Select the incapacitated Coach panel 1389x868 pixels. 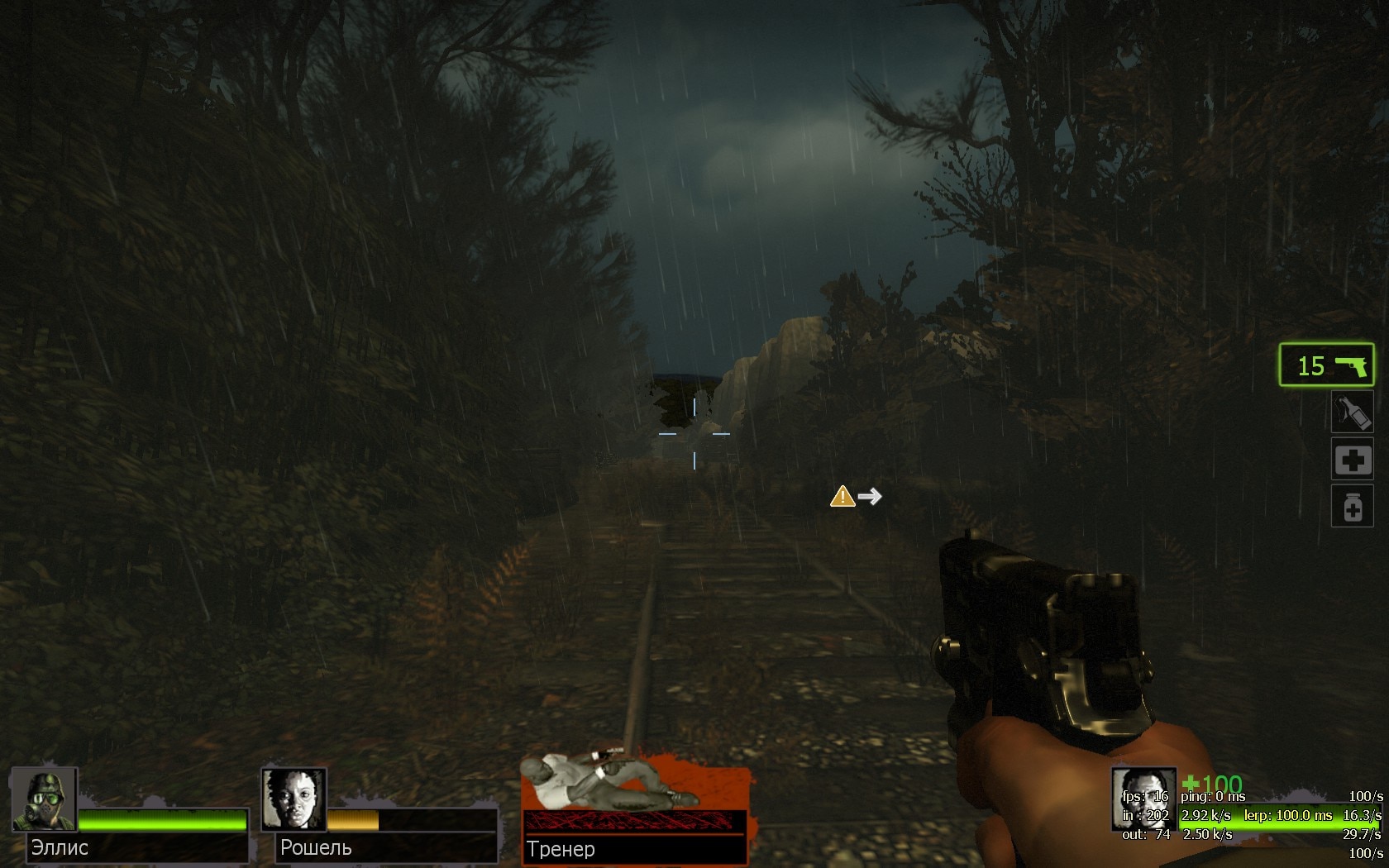[x=635, y=808]
